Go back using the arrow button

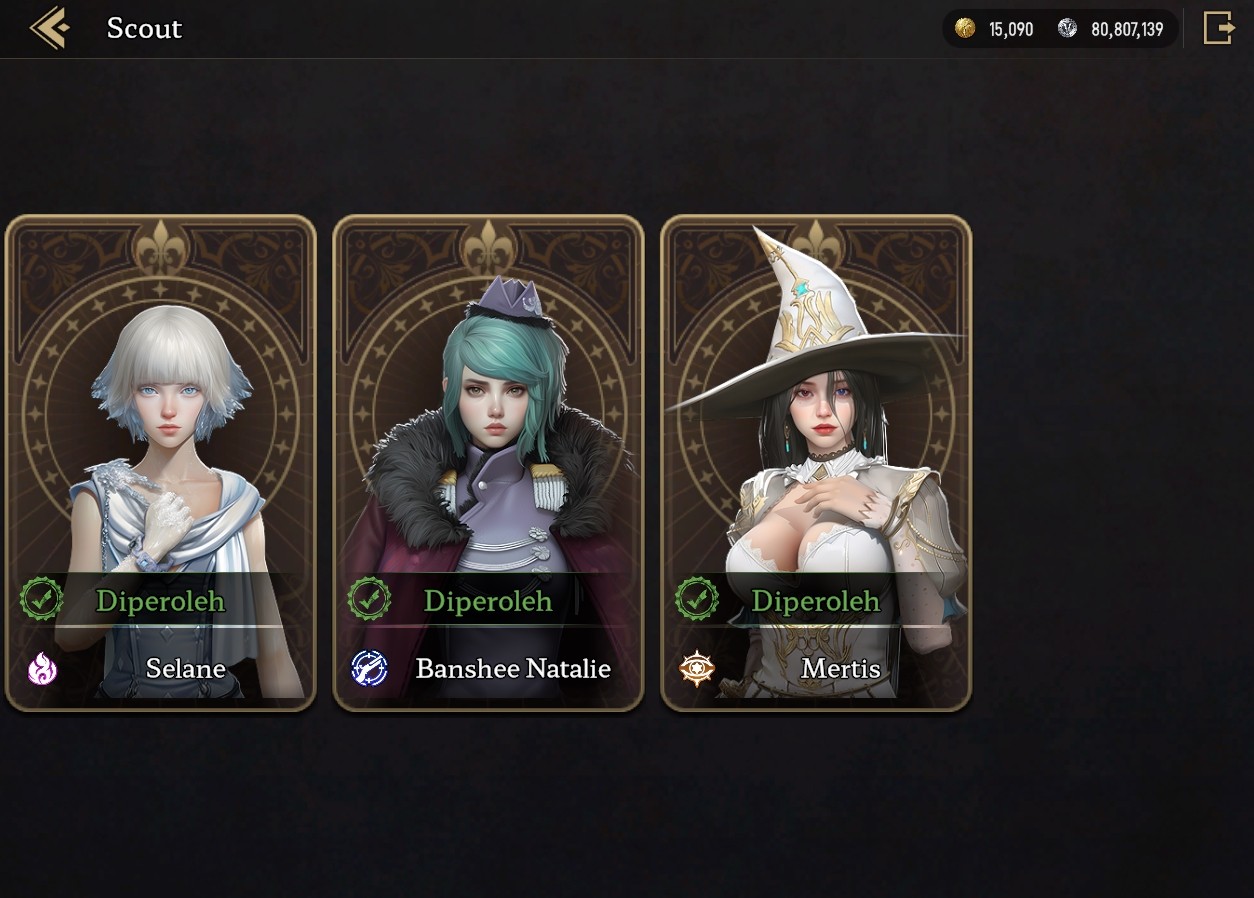pyautogui.click(x=49, y=28)
